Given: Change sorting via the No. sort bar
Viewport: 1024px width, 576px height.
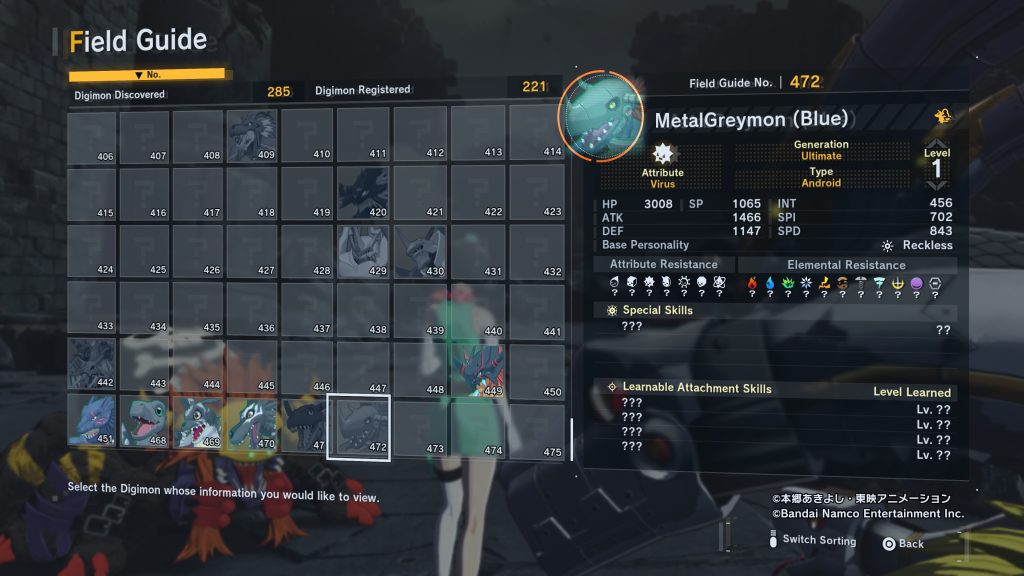Looking at the screenshot, I should pyautogui.click(x=147, y=75).
